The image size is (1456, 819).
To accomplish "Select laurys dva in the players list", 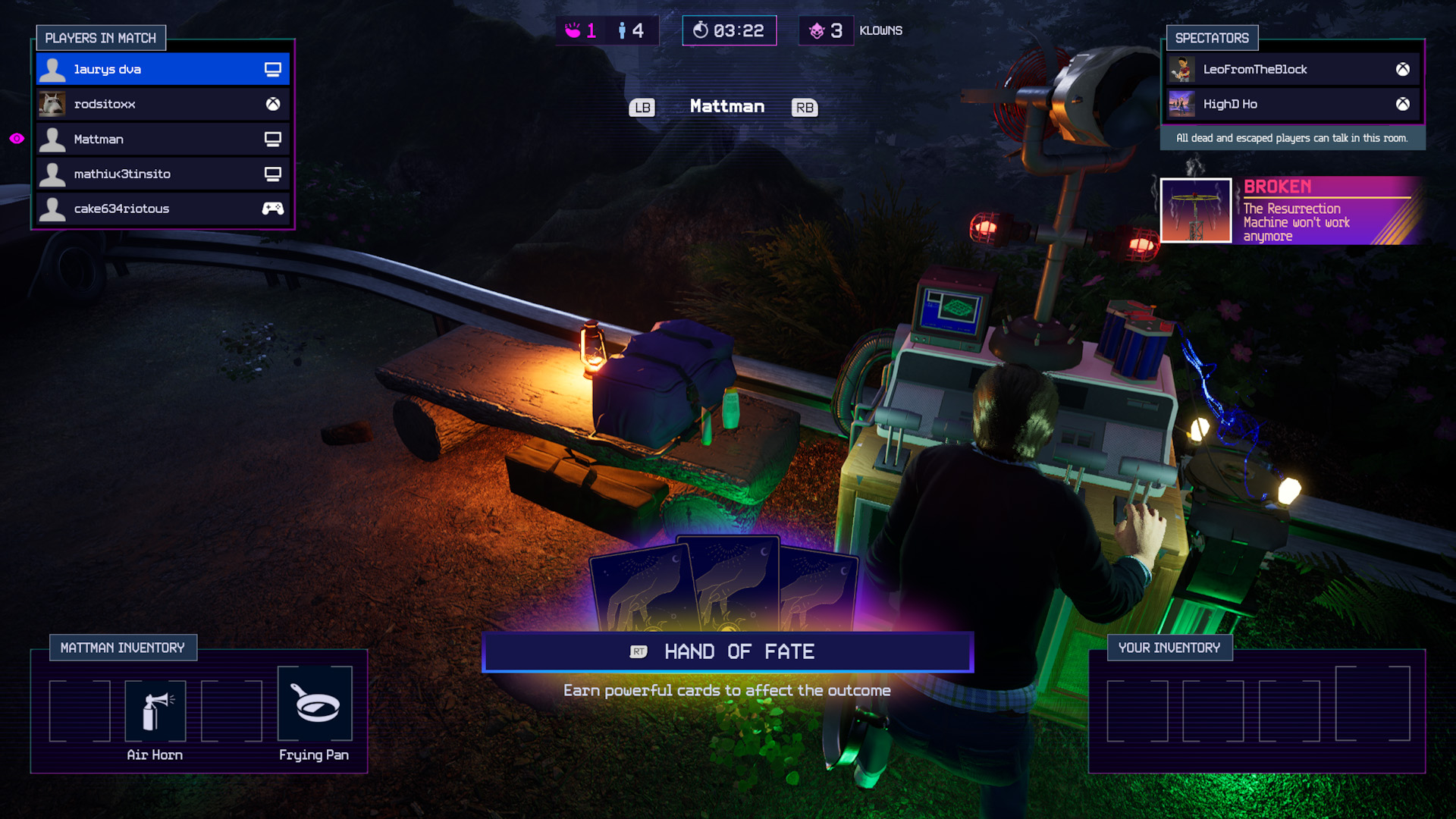I will click(x=136, y=68).
